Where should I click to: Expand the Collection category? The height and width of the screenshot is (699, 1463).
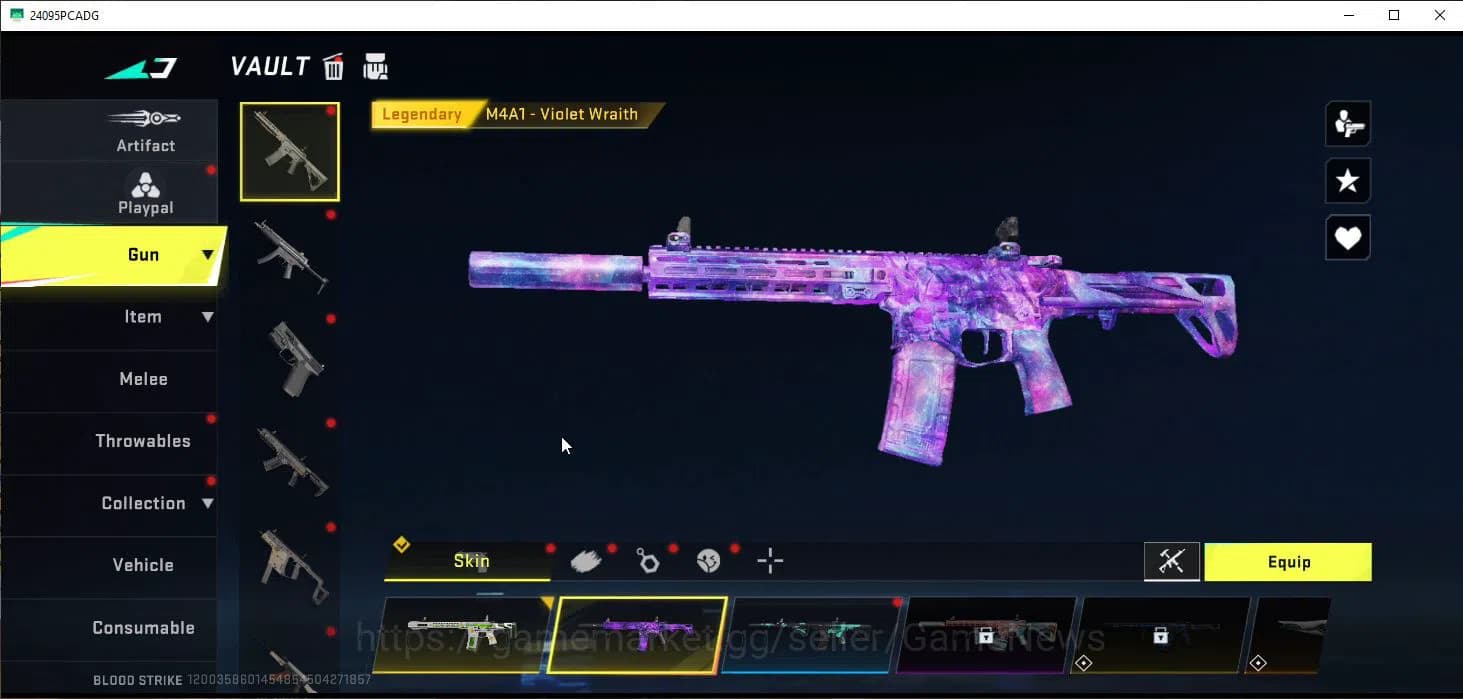(x=143, y=503)
